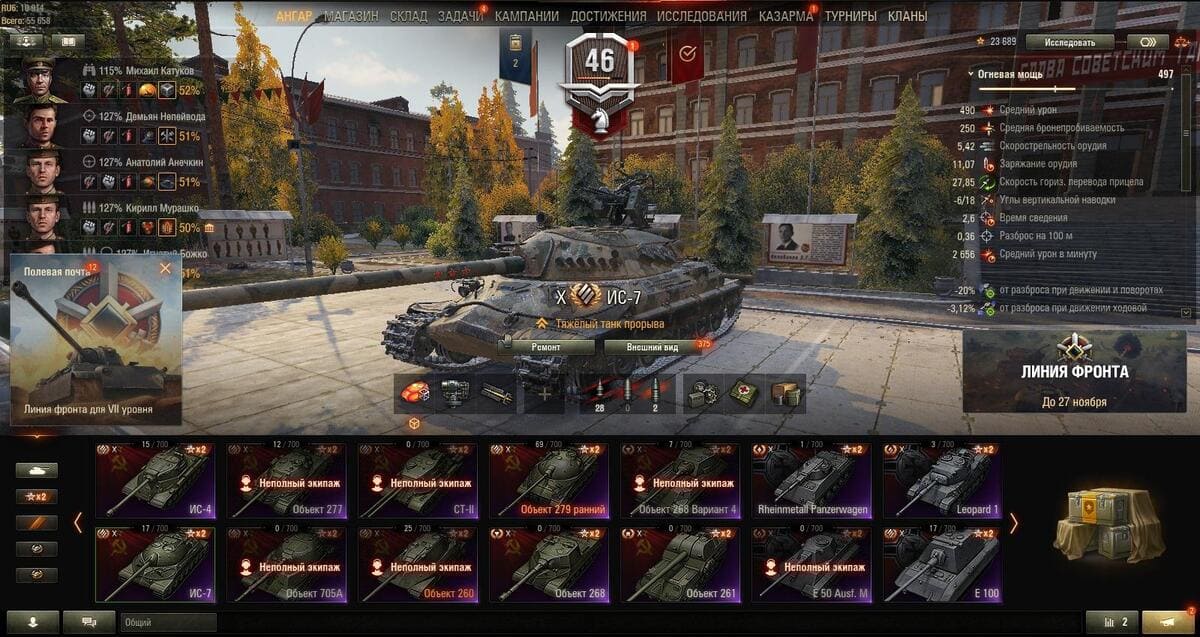Select the Rheinmetall Panzerwagen tile
The image size is (1200, 637).
pyautogui.click(x=810, y=480)
